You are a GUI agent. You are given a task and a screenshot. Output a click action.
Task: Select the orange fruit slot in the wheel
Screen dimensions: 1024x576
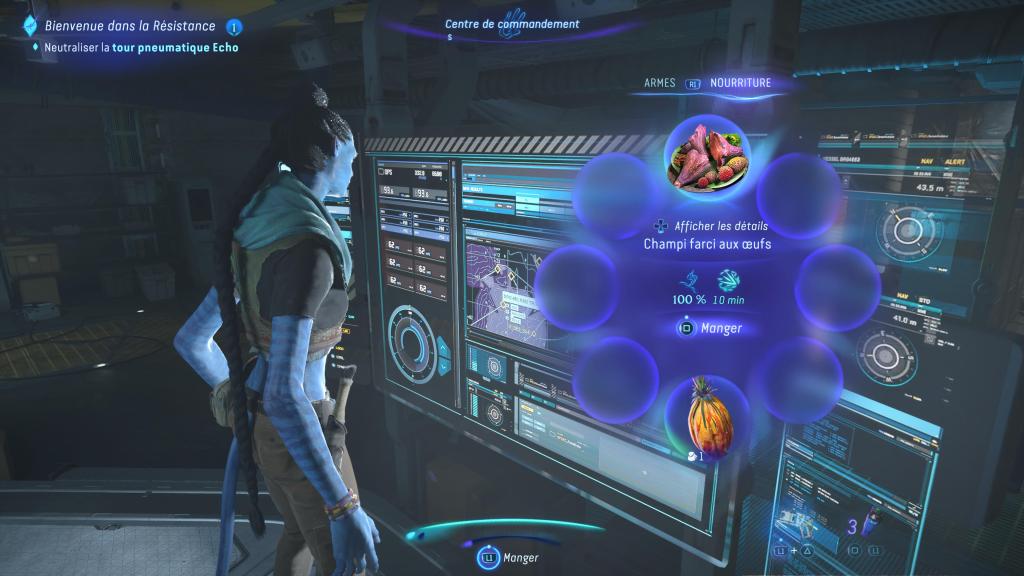coord(707,415)
